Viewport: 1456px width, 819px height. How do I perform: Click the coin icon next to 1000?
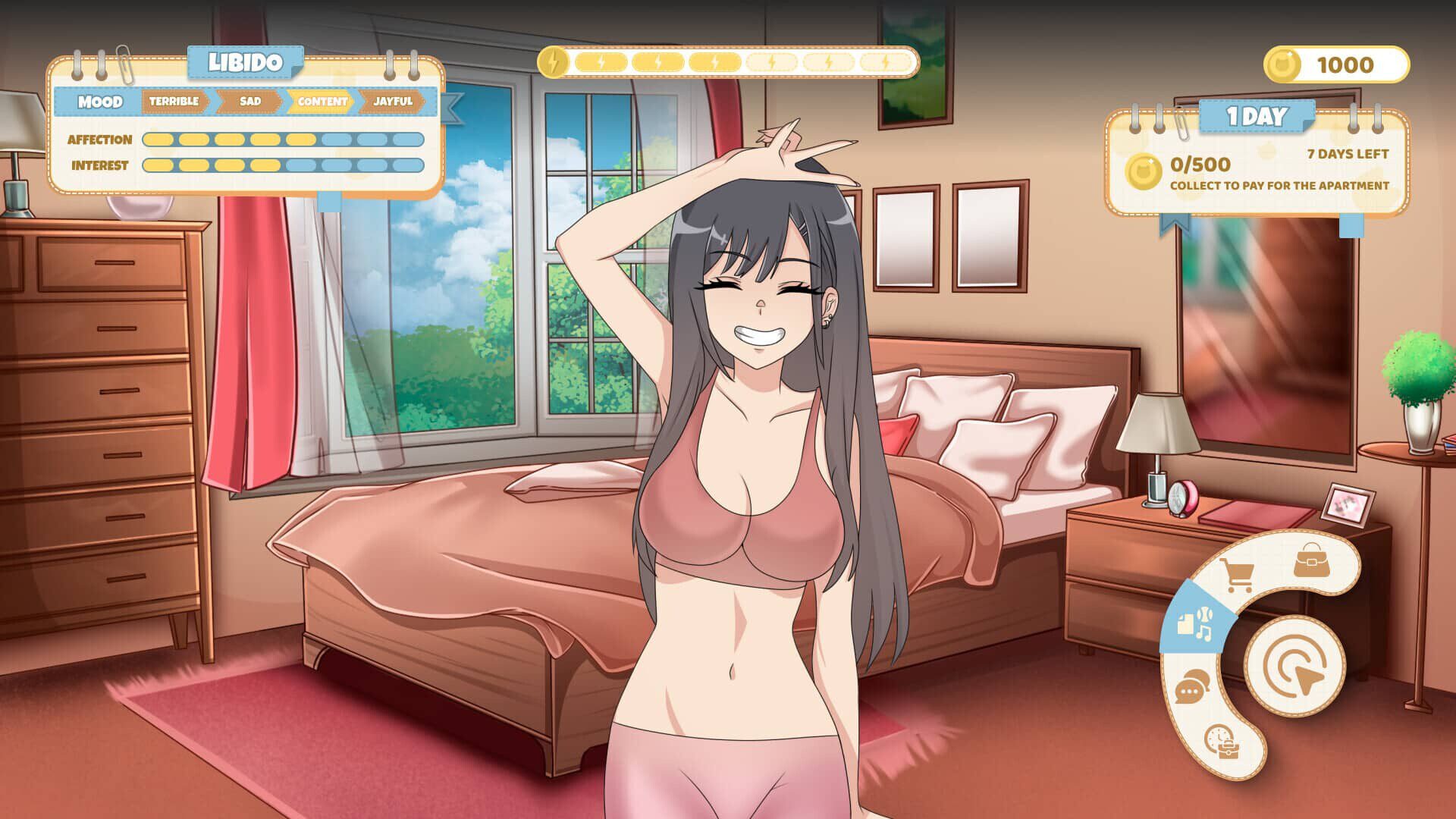pyautogui.click(x=1282, y=65)
